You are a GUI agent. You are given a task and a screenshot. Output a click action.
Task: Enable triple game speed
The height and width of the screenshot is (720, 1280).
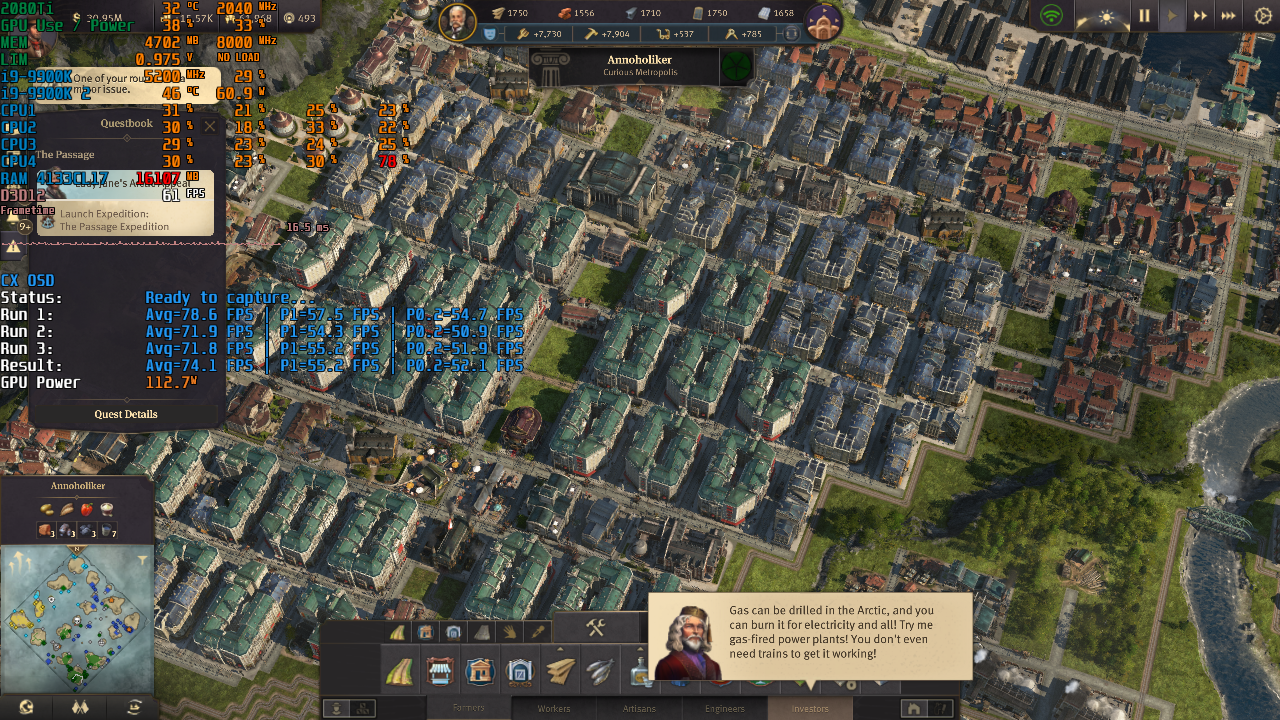(1228, 15)
